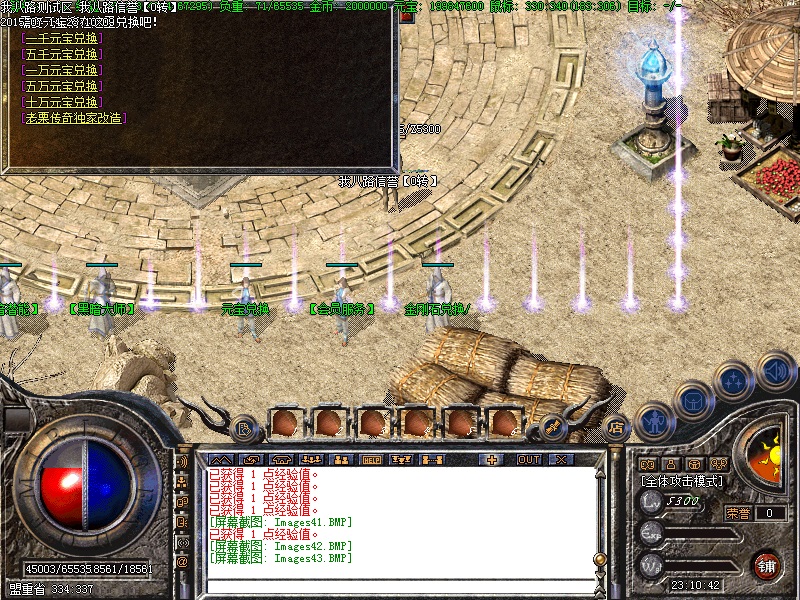Select the 五千元宝兑换 option
This screenshot has width=800, height=600.
coord(61,54)
